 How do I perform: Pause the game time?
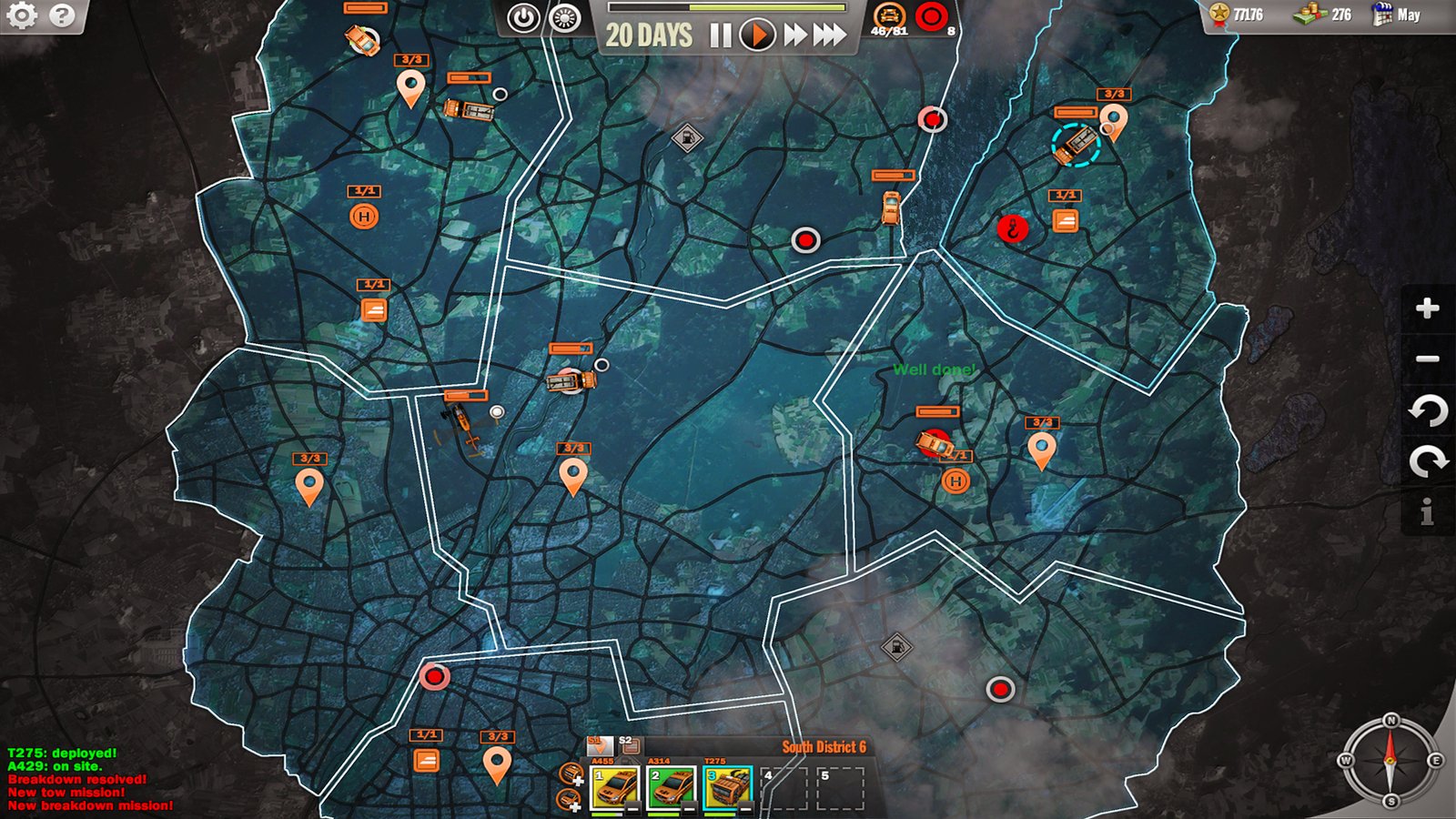[x=721, y=35]
